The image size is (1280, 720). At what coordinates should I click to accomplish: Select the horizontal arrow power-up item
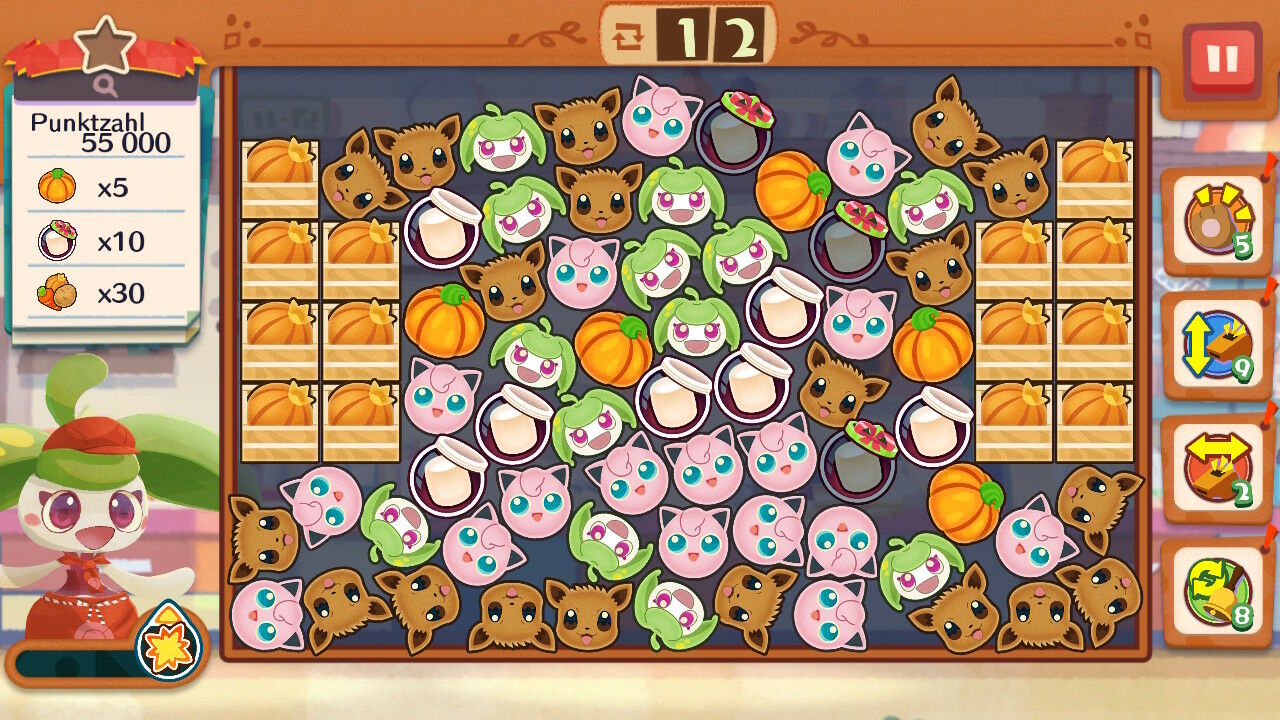[1216, 469]
